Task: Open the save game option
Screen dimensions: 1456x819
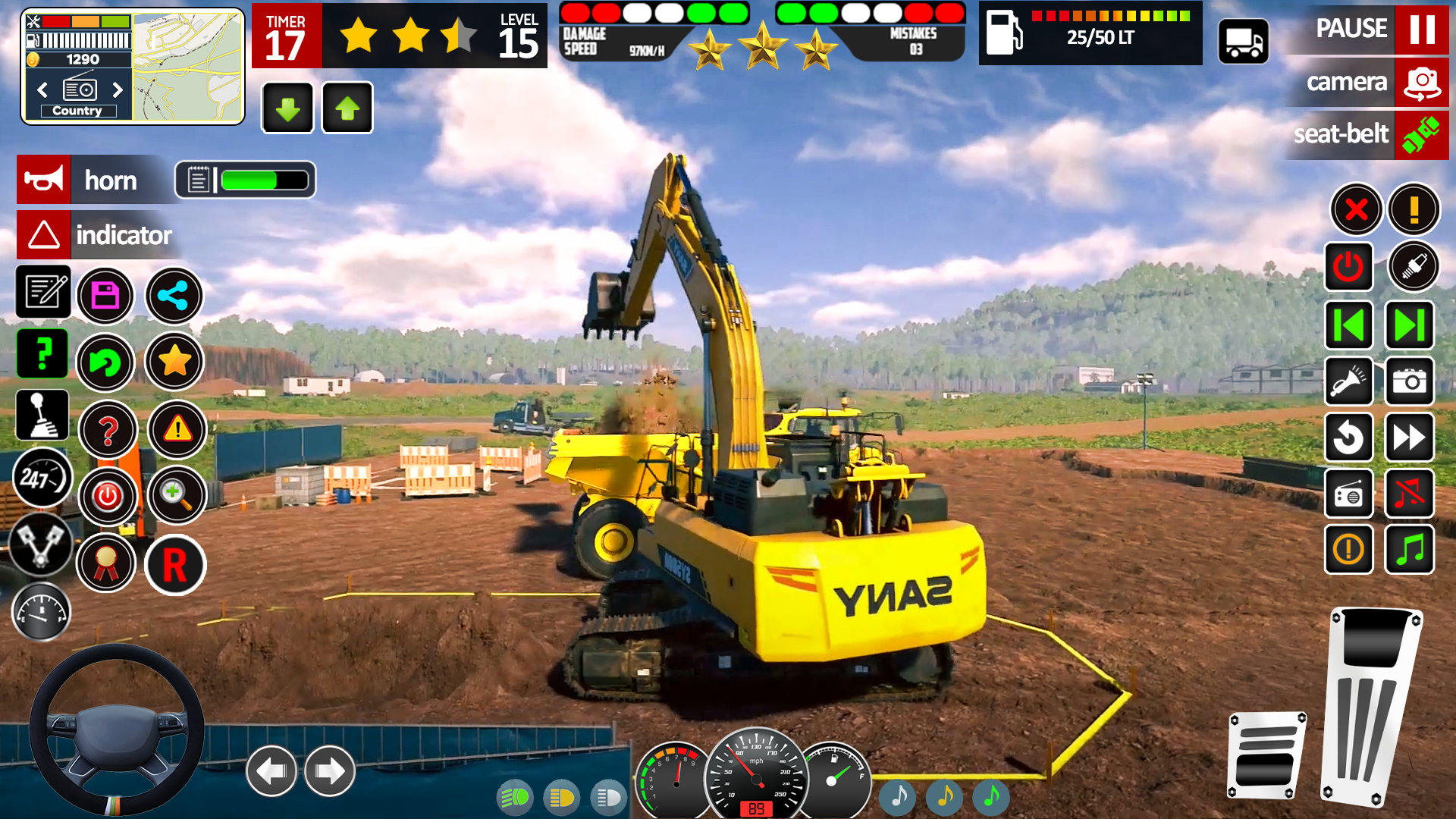Action: pyautogui.click(x=106, y=296)
